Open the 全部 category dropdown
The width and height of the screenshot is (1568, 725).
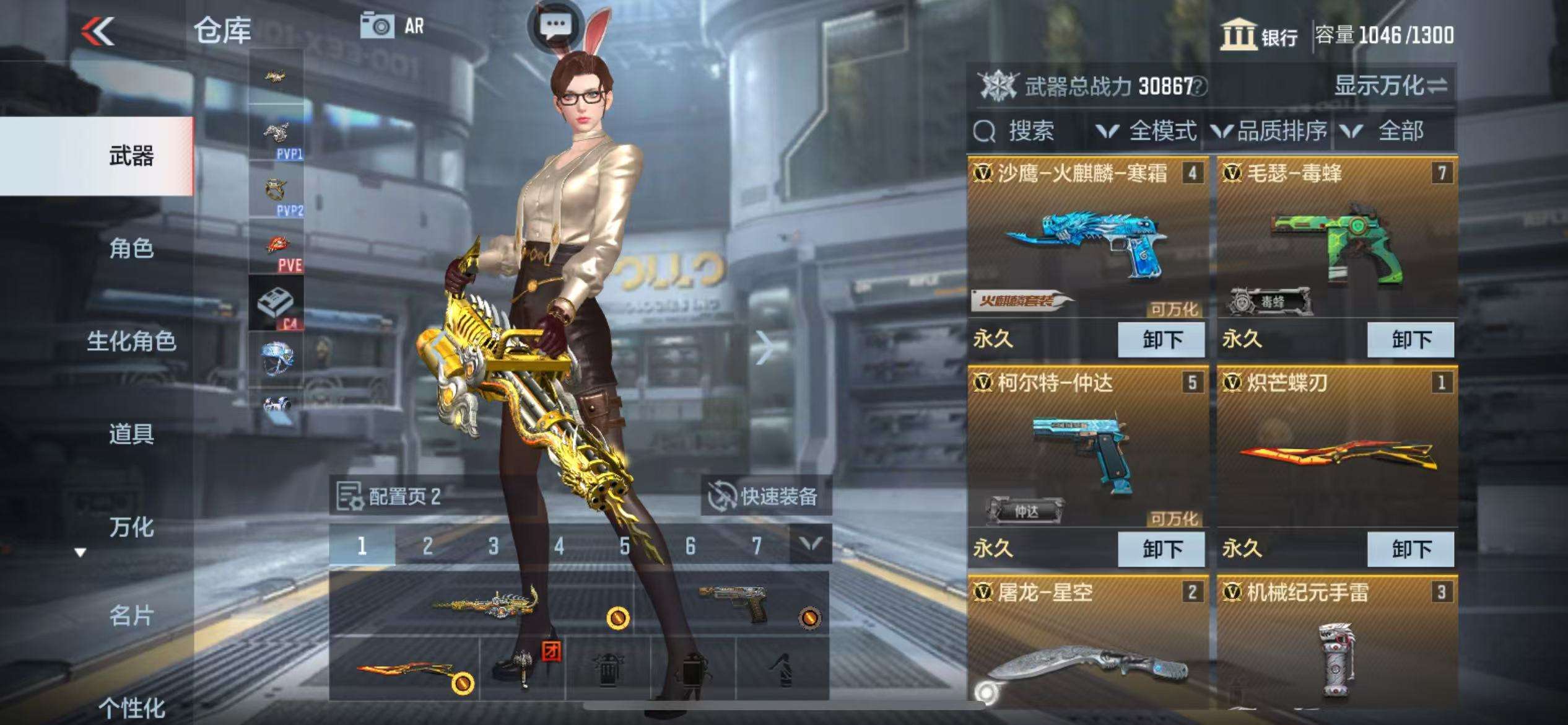point(1388,131)
